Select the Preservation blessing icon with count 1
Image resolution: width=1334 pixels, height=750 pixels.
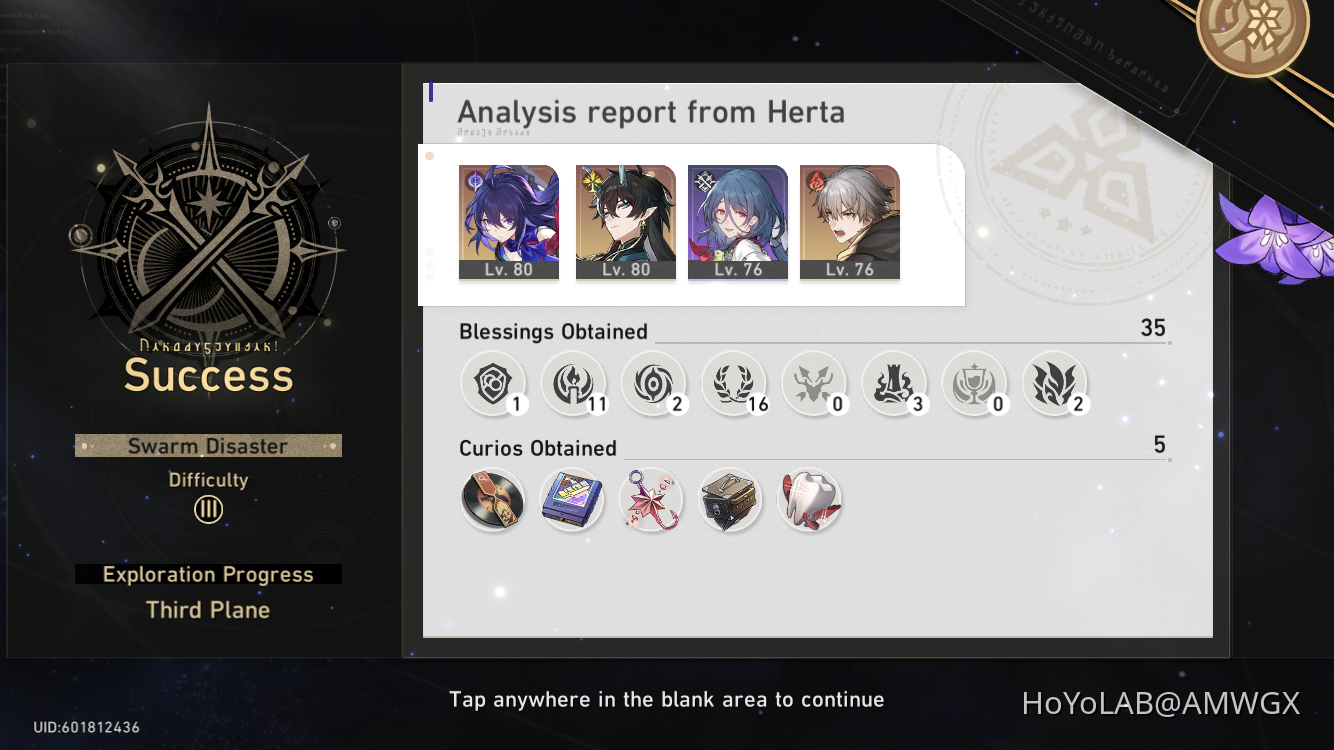pos(493,383)
